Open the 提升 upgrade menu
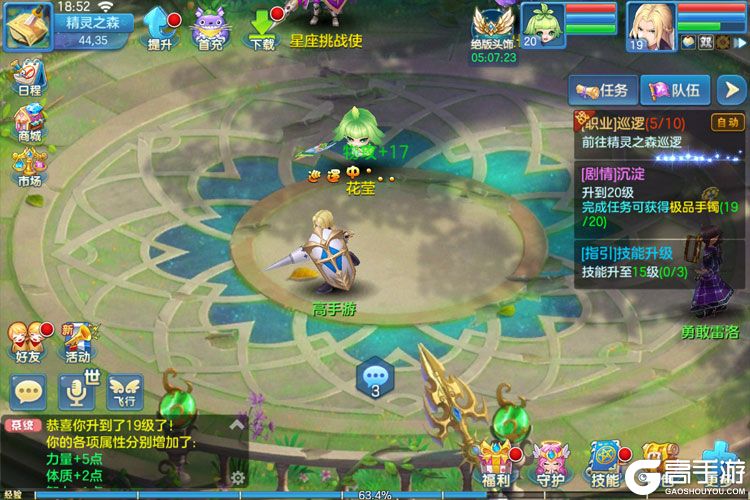This screenshot has width=750, height=500. click(160, 26)
